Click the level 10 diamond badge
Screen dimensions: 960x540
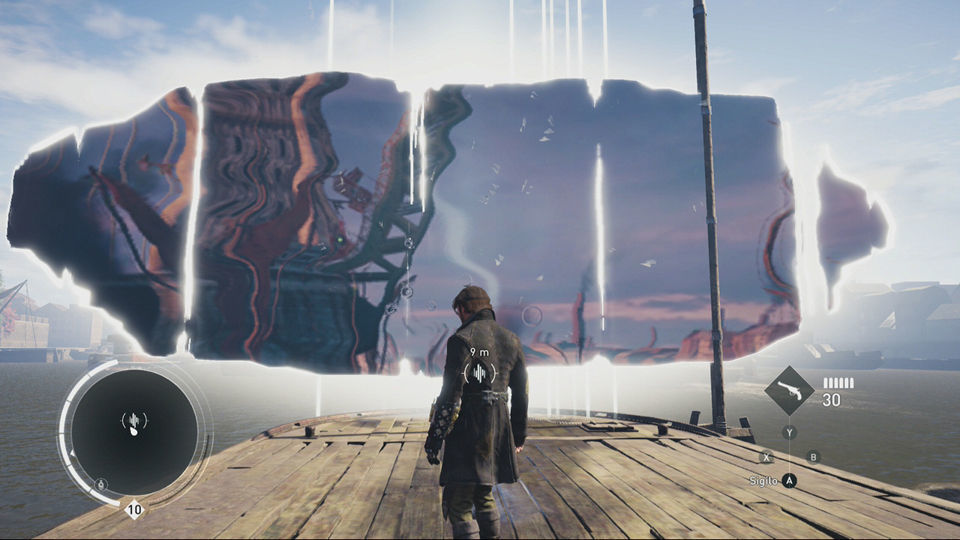pyautogui.click(x=133, y=510)
